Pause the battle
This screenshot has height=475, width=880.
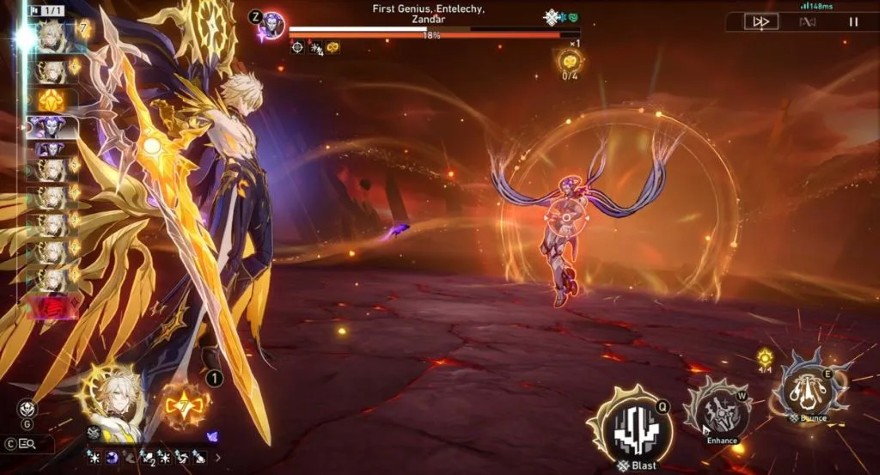pos(853,21)
